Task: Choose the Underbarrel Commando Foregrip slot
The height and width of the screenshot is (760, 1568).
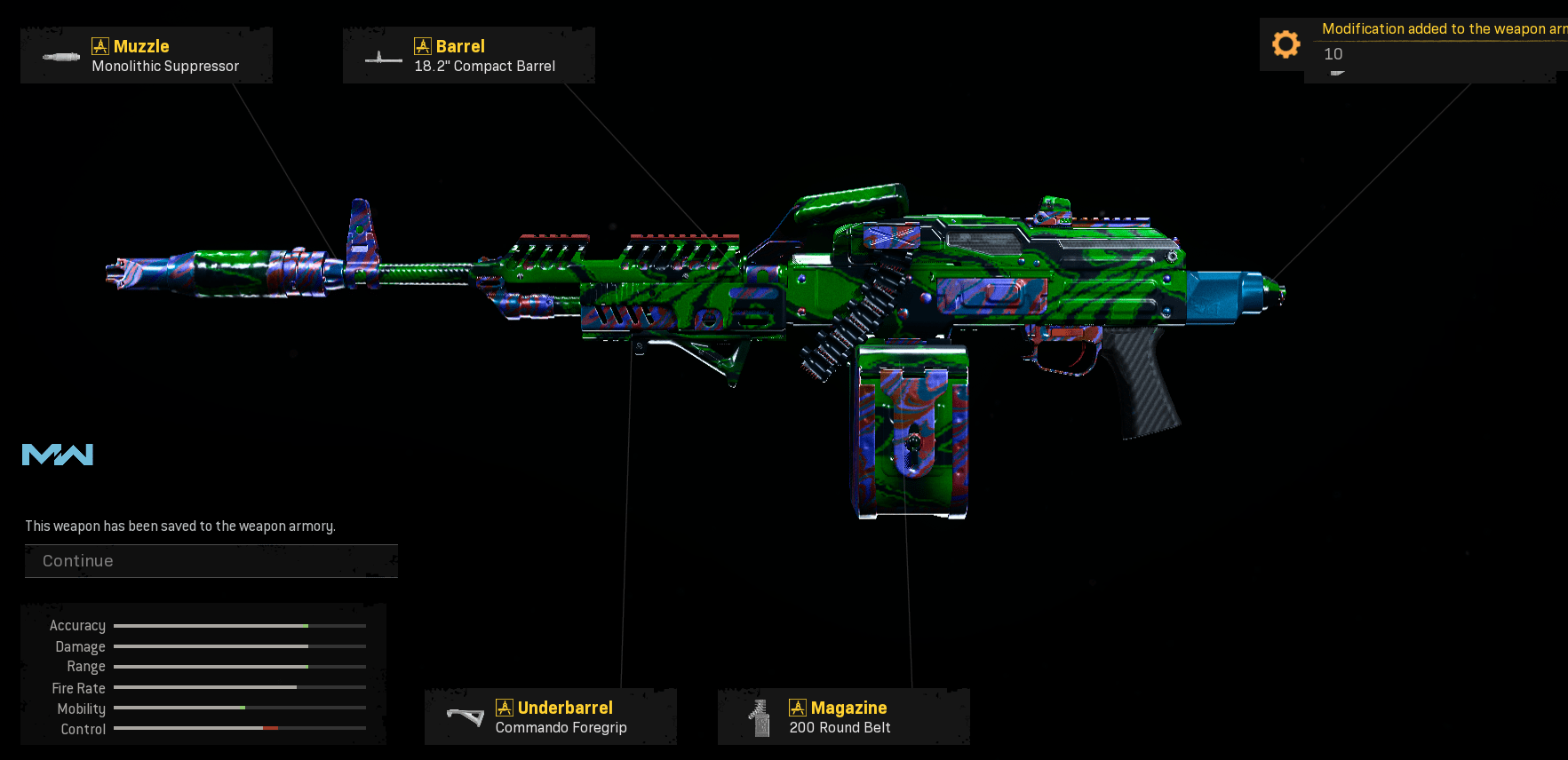Action: tap(551, 716)
